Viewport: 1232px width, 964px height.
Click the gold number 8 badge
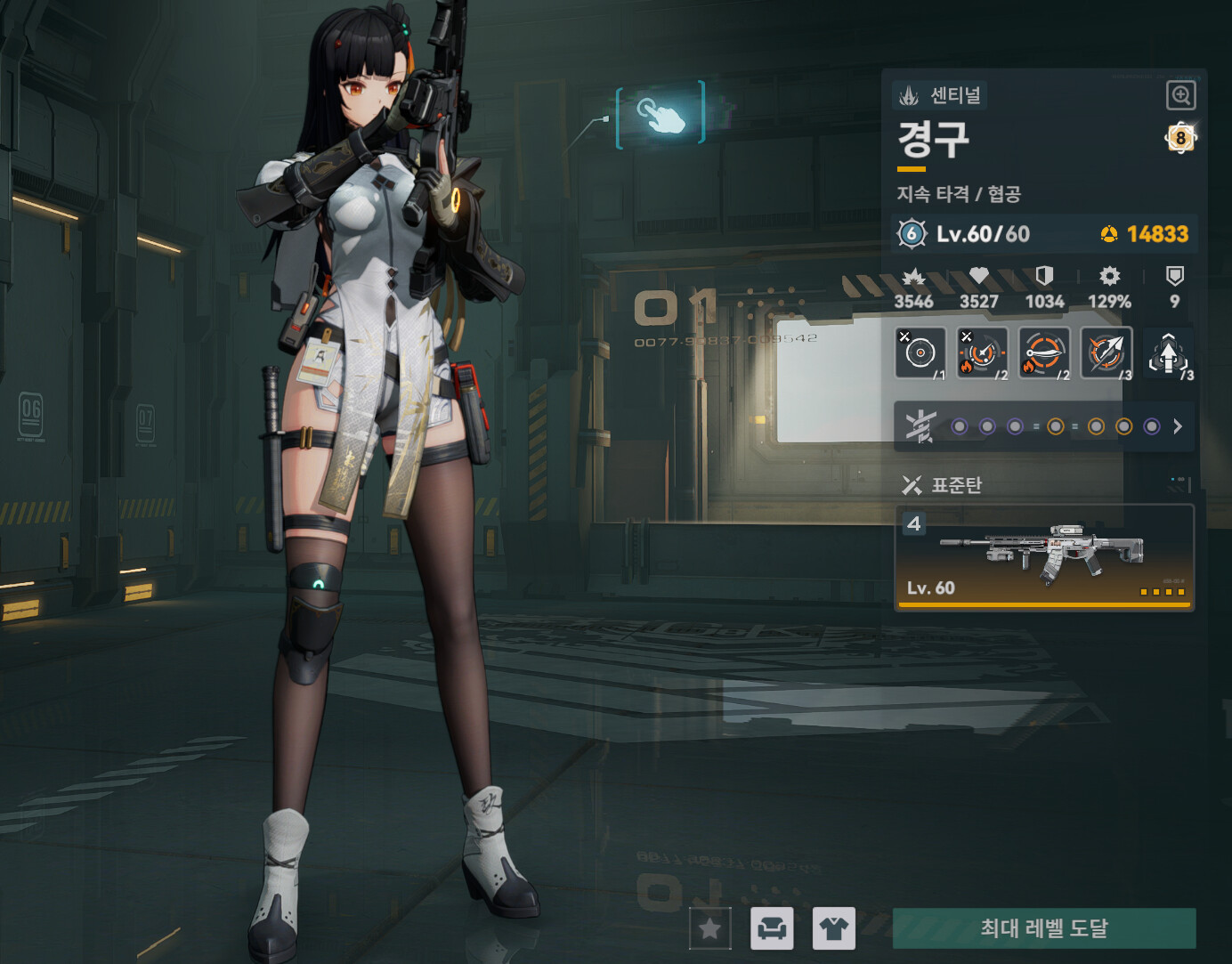[1180, 138]
